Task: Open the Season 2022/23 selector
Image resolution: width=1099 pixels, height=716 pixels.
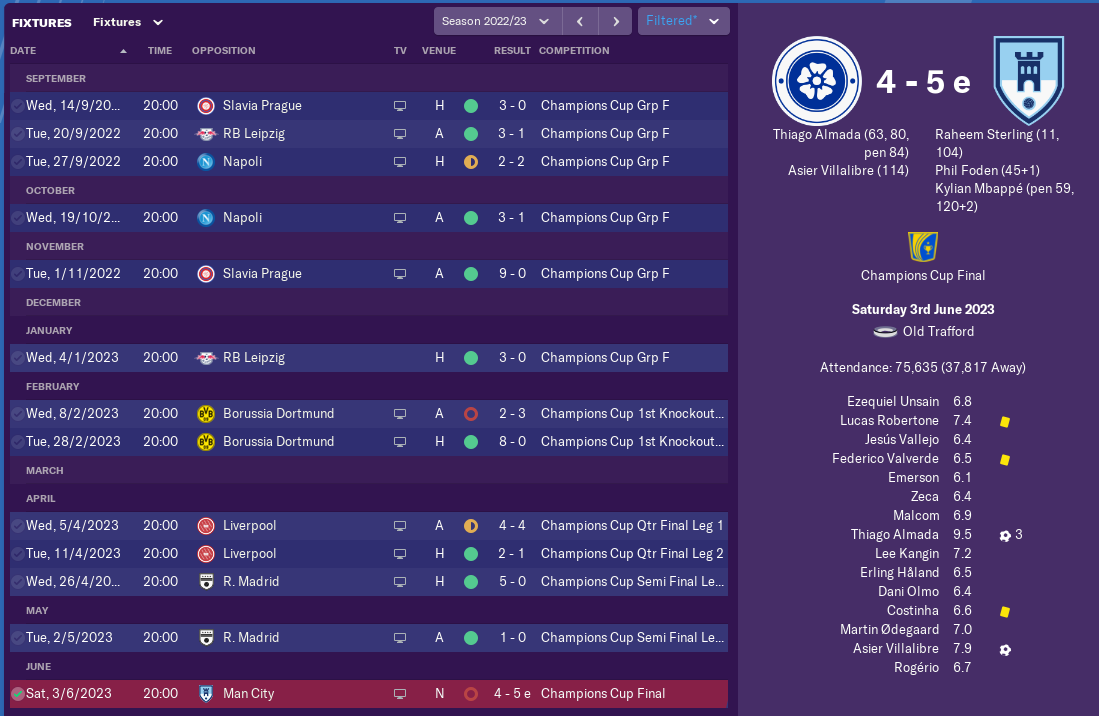Action: click(x=497, y=21)
